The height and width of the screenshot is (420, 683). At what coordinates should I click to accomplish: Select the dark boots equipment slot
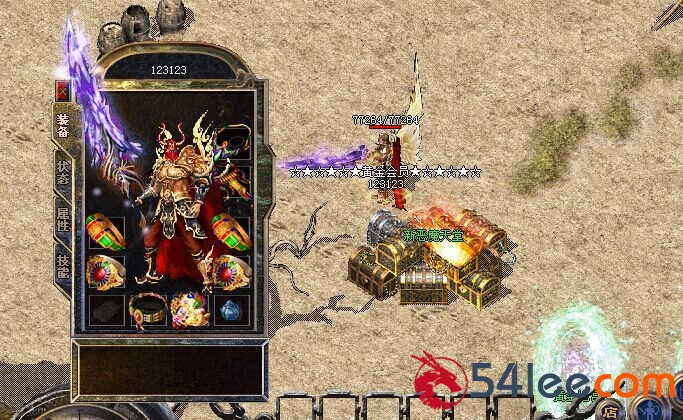pos(106,308)
